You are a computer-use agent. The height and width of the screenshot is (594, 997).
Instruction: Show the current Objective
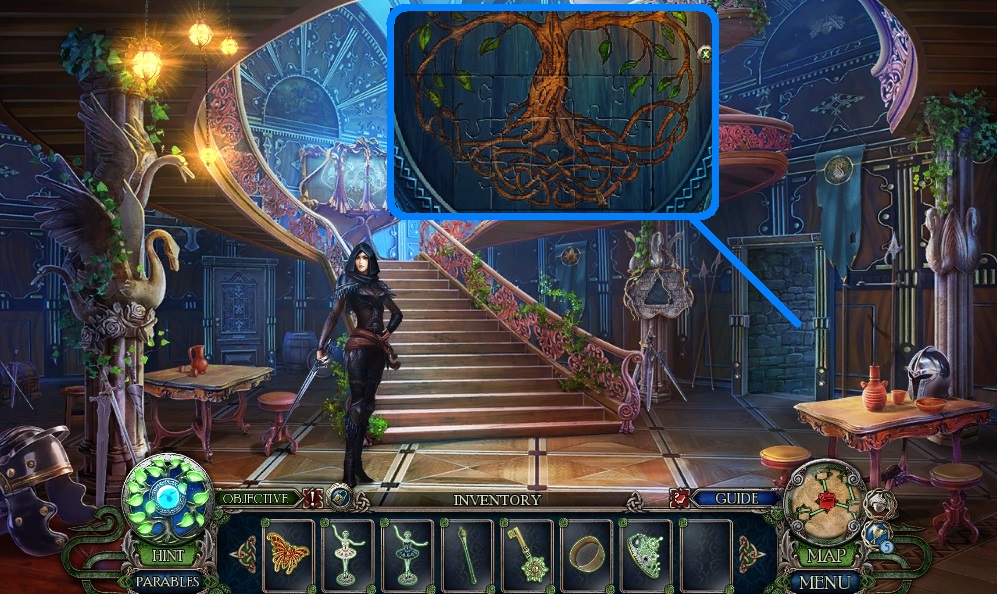click(x=256, y=497)
